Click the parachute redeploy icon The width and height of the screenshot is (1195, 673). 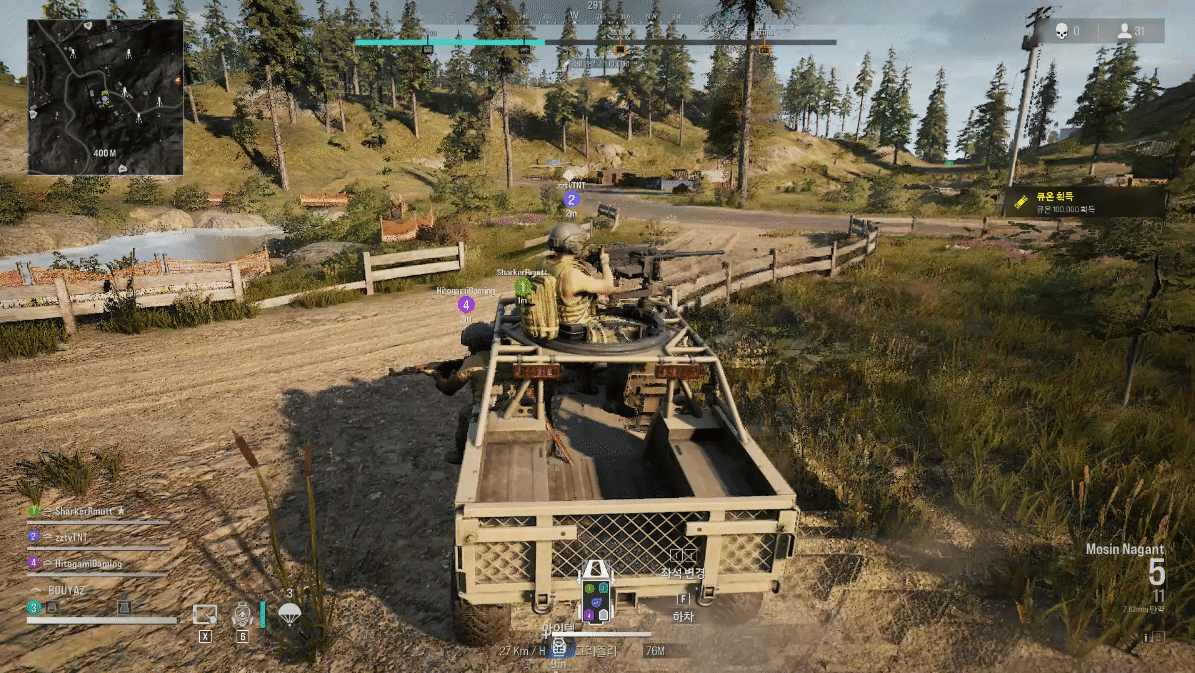click(290, 614)
